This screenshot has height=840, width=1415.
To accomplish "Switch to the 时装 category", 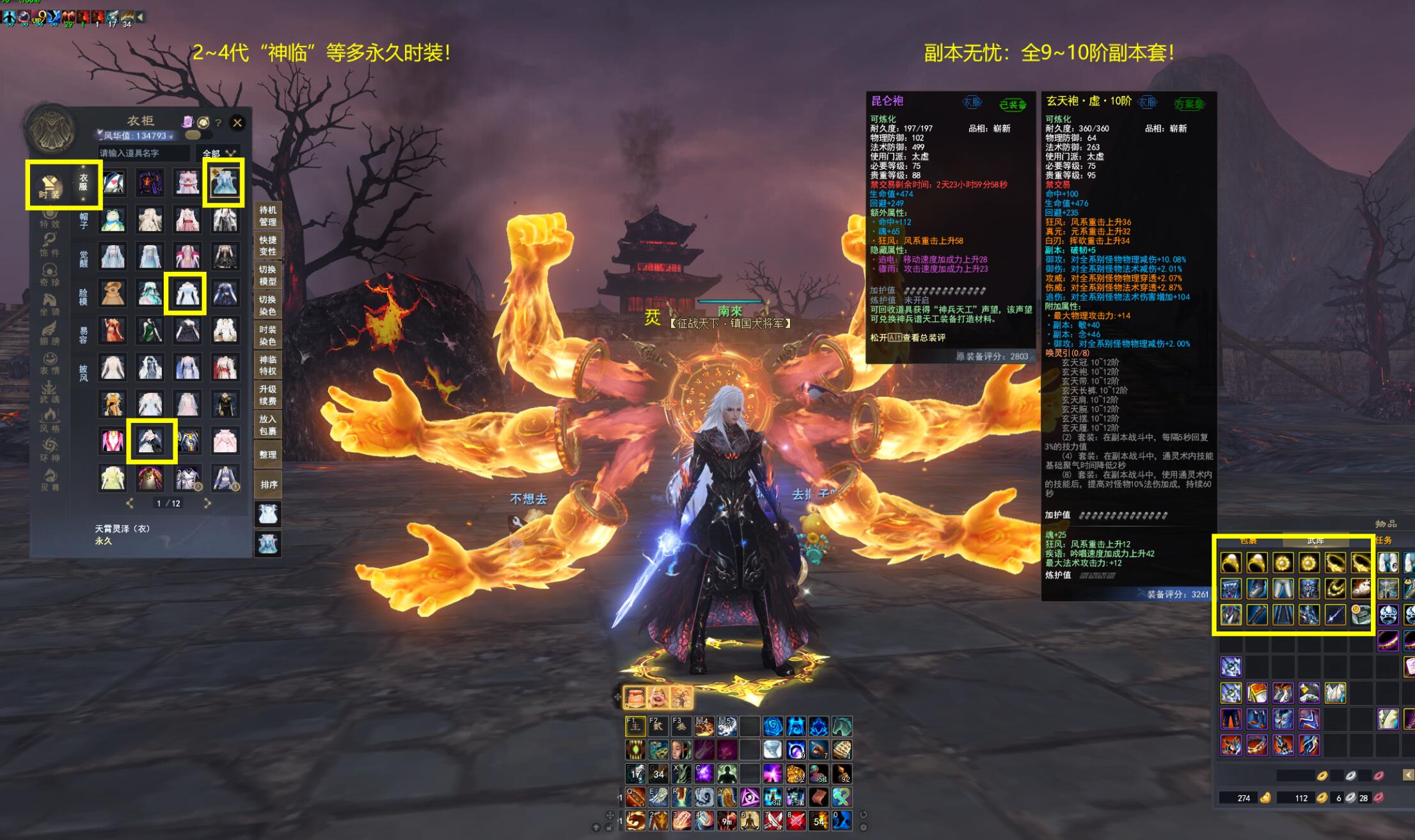I will (49, 187).
